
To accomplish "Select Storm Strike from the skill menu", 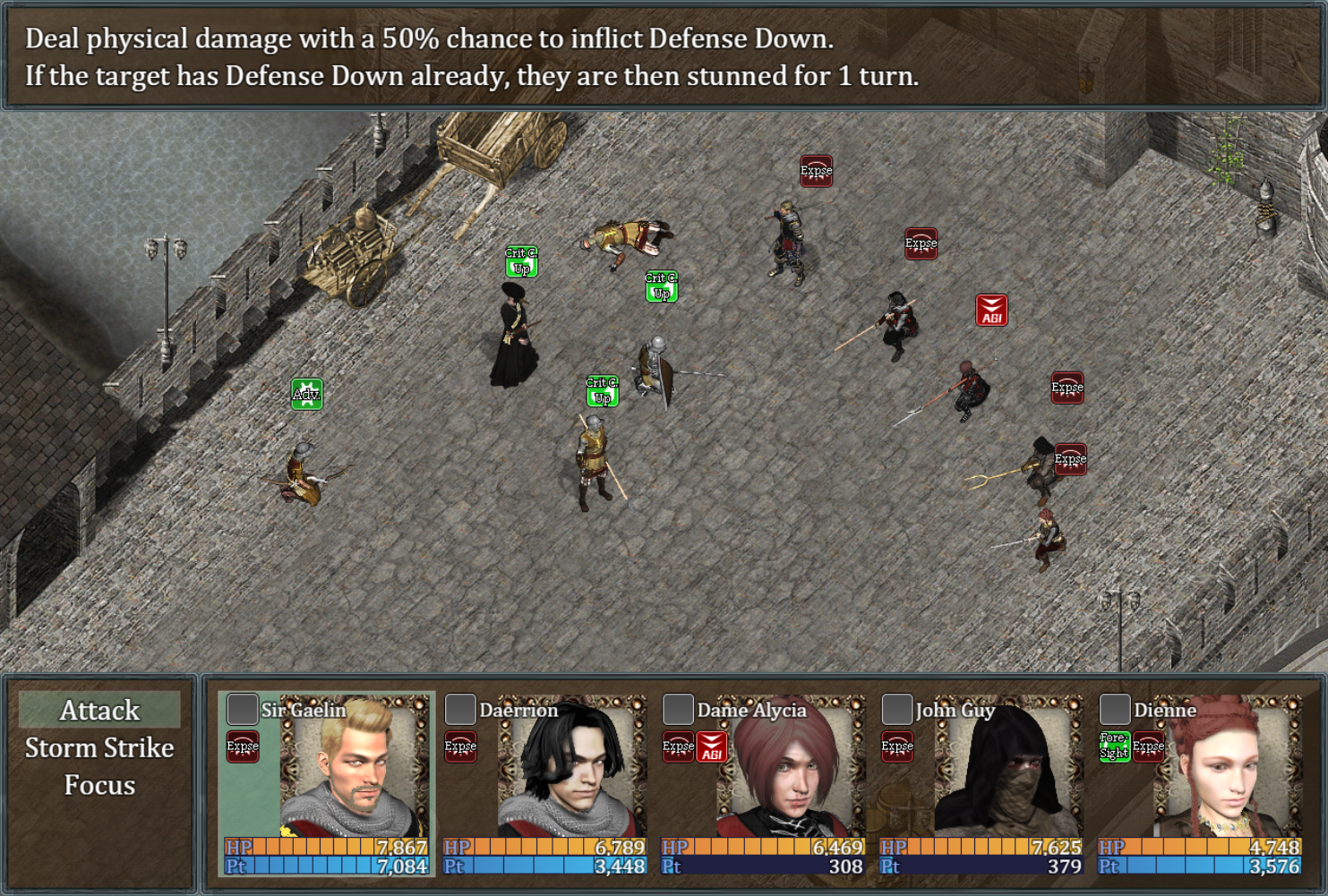I will coord(99,748).
